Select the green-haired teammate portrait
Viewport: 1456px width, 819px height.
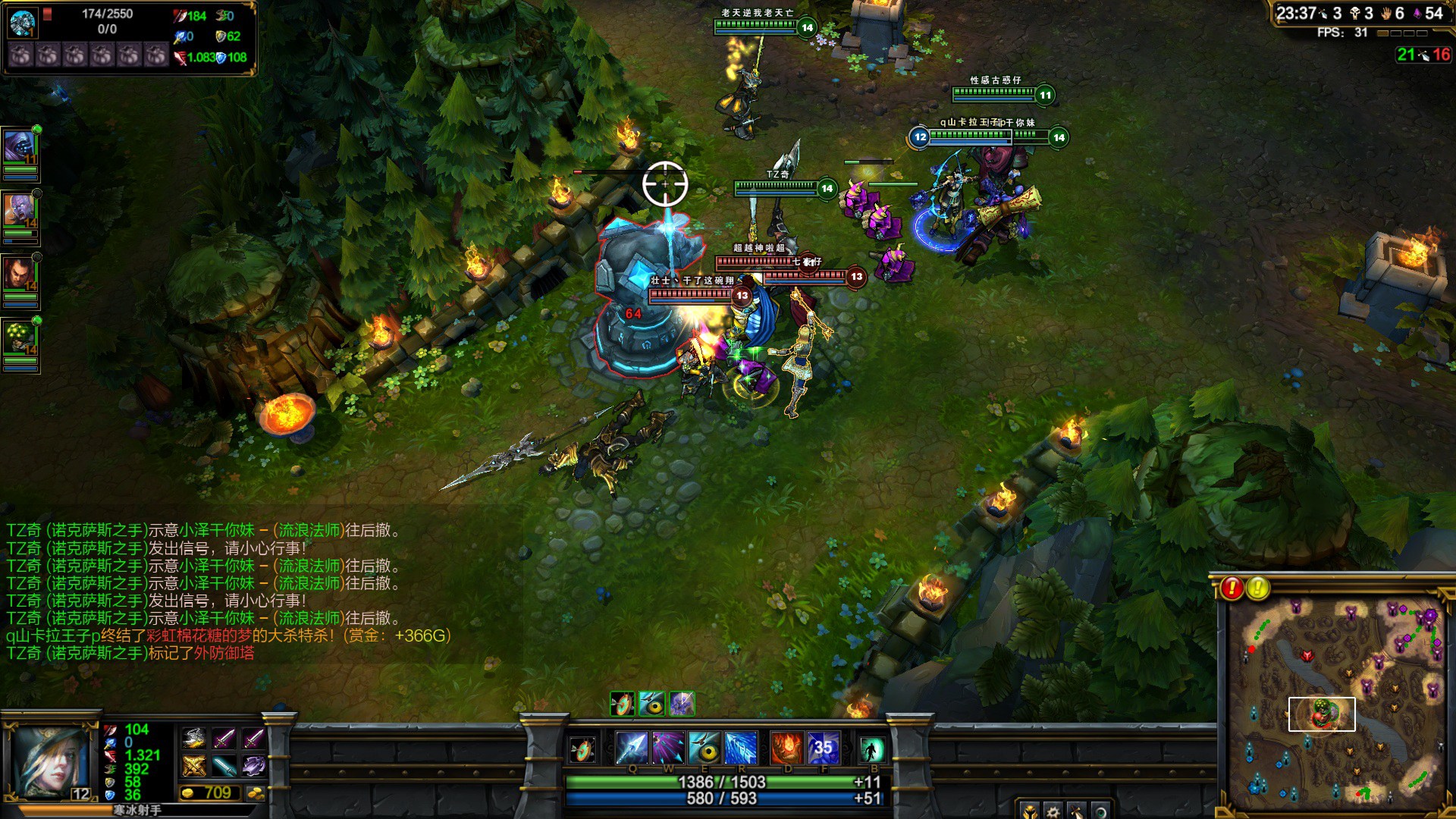20,338
